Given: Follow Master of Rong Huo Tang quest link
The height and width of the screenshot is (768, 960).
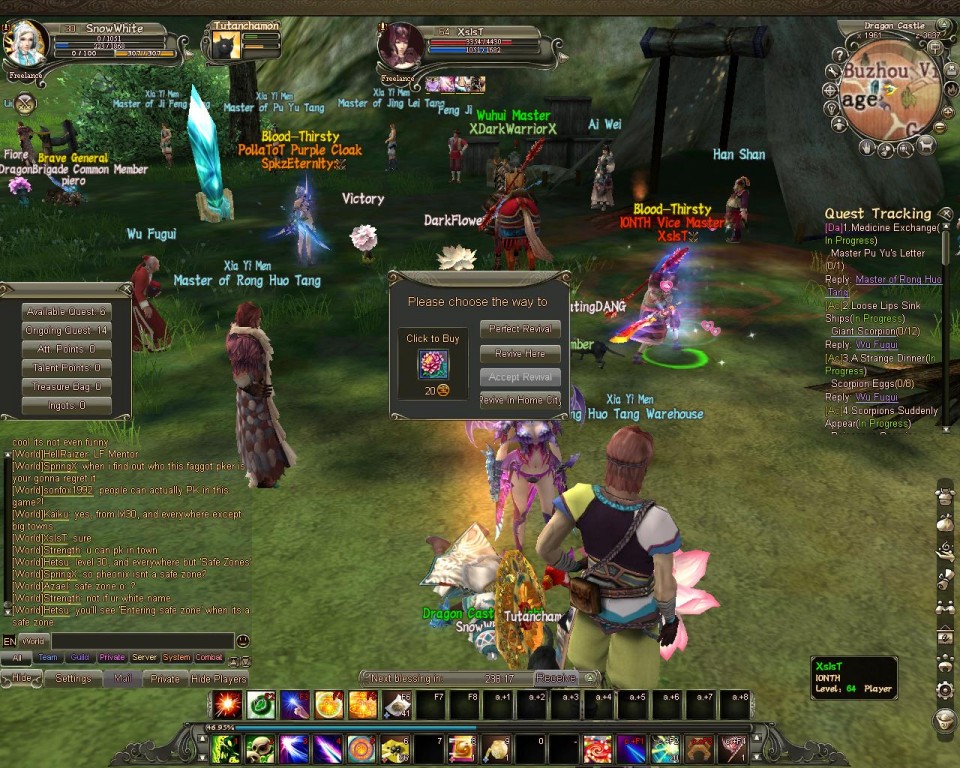Looking at the screenshot, I should click(x=898, y=279).
